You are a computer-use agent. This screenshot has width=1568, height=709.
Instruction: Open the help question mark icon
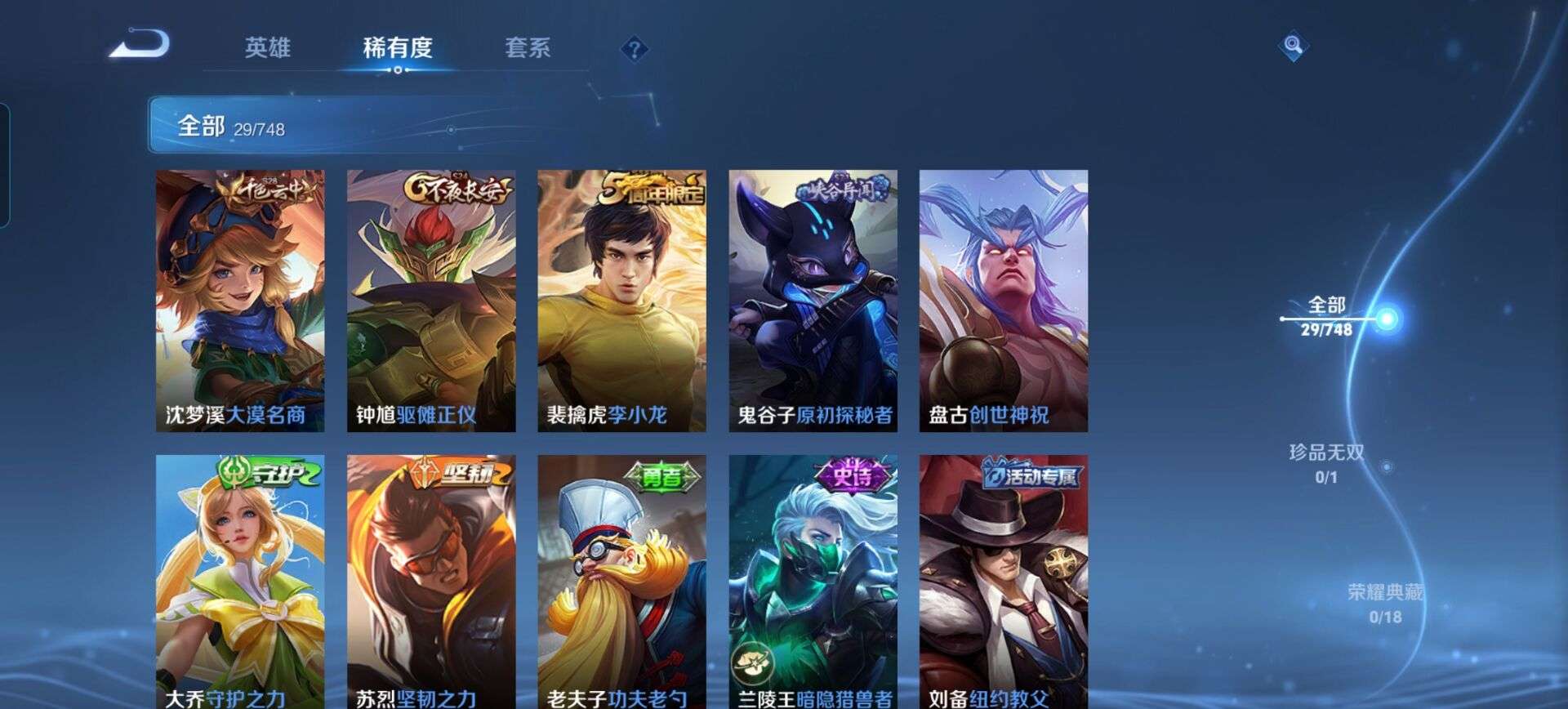pyautogui.click(x=633, y=49)
